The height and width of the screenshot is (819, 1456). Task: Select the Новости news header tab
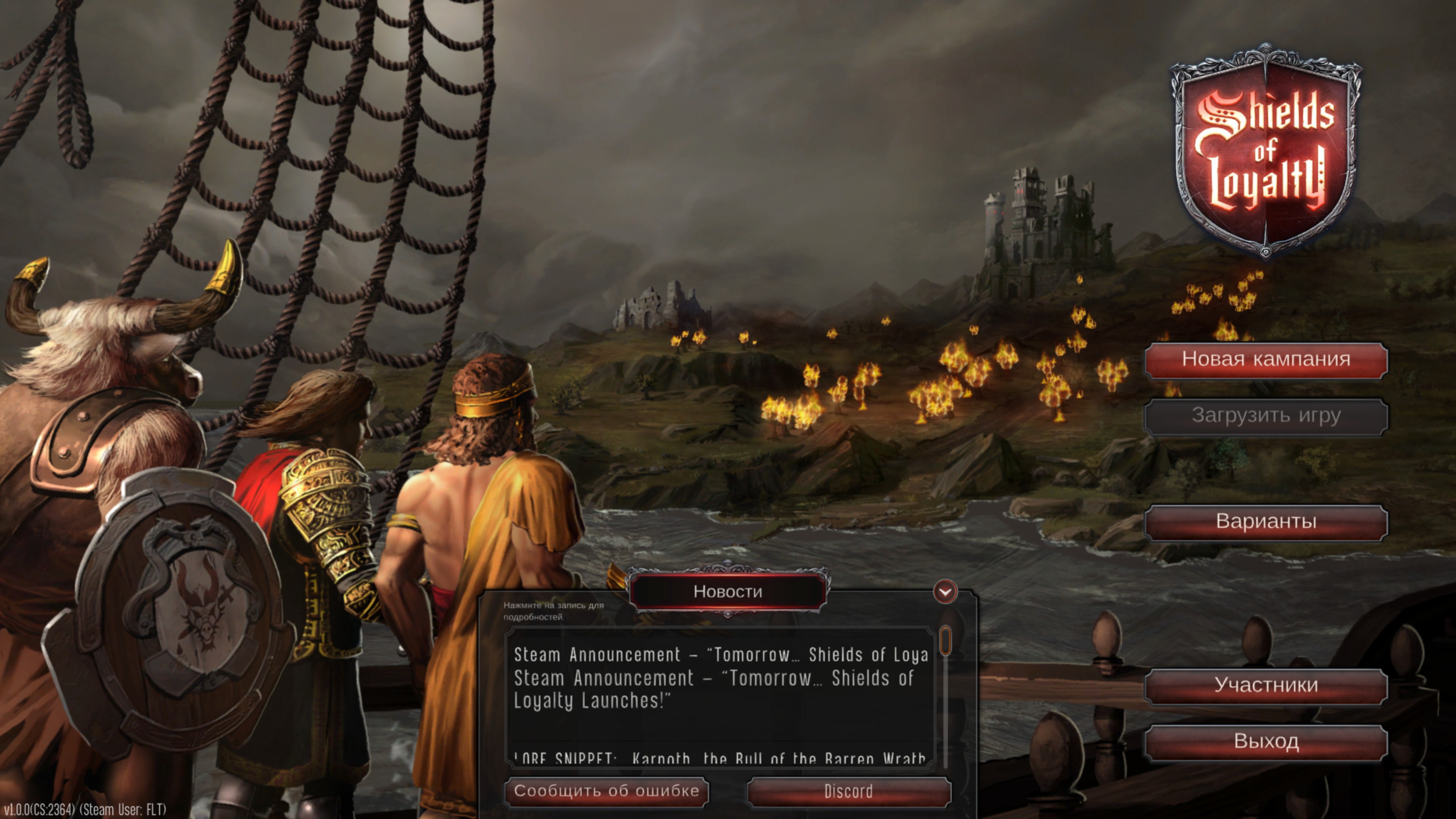728,592
